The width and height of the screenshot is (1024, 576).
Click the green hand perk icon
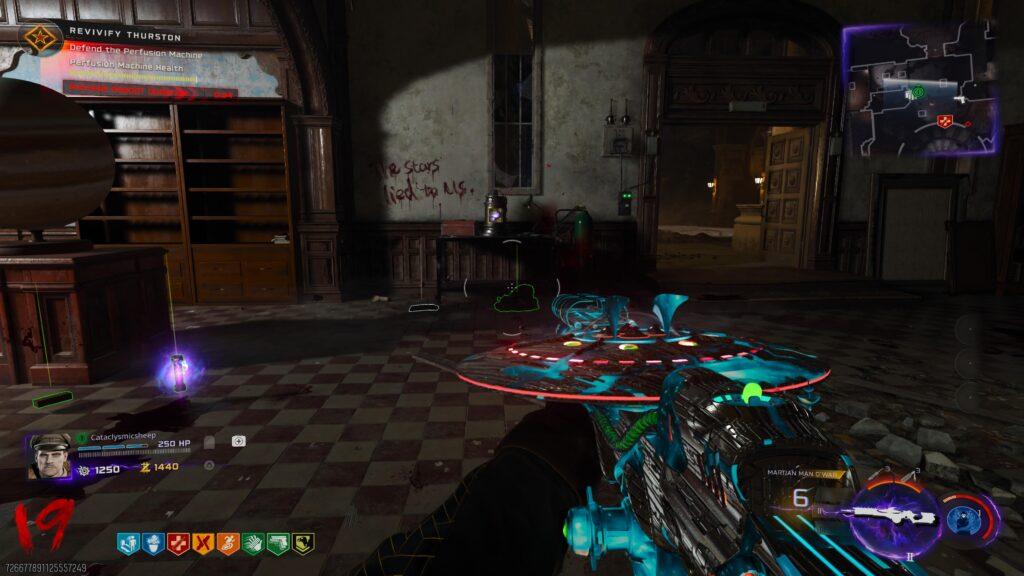pos(253,544)
